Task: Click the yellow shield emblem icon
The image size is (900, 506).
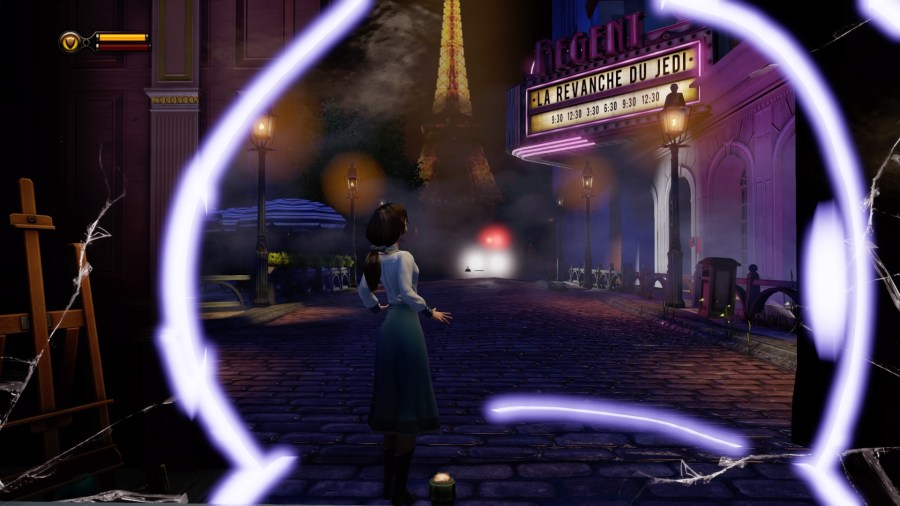Action: [71, 41]
